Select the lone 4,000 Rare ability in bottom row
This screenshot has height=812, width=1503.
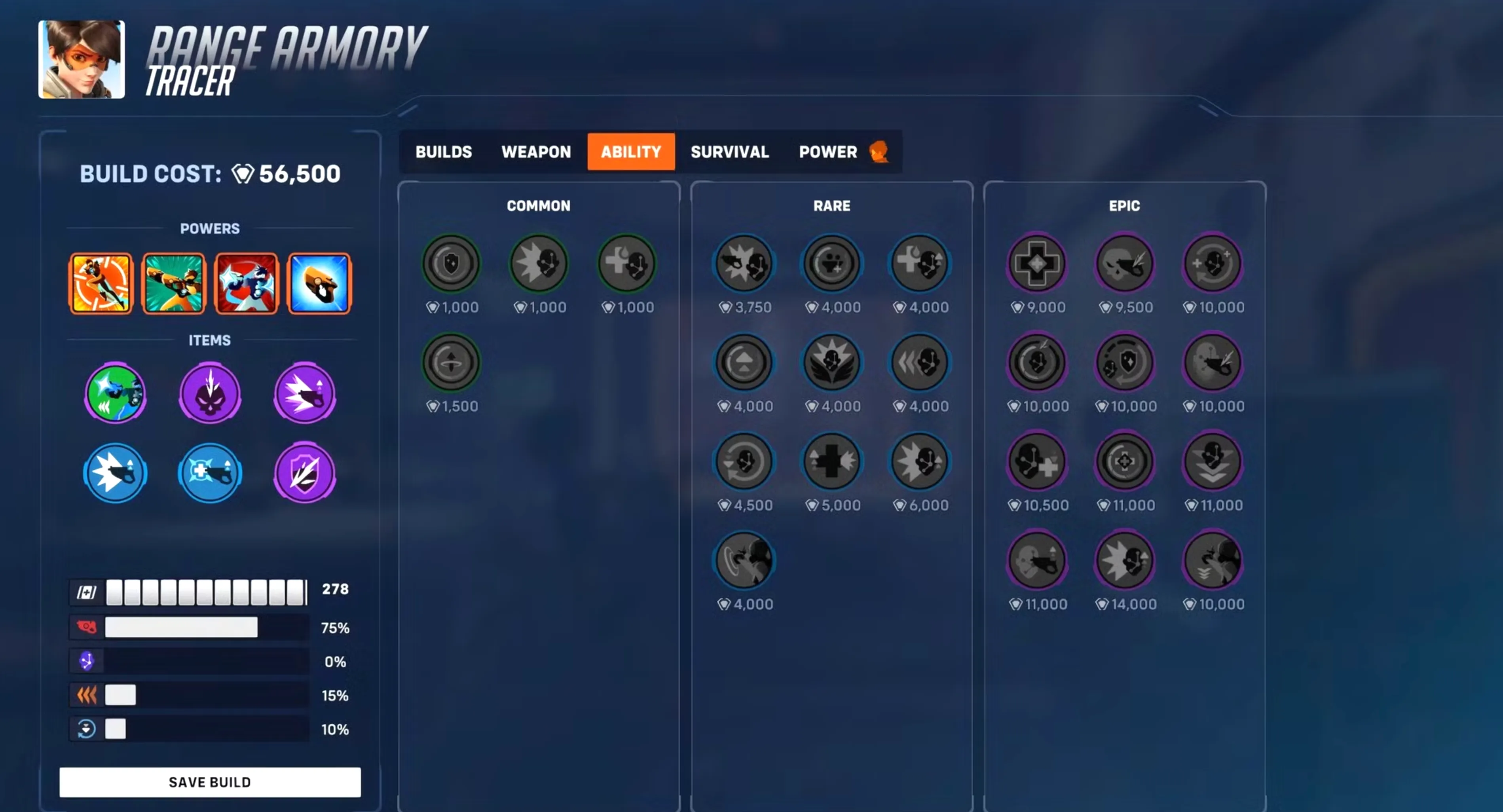pos(744,560)
